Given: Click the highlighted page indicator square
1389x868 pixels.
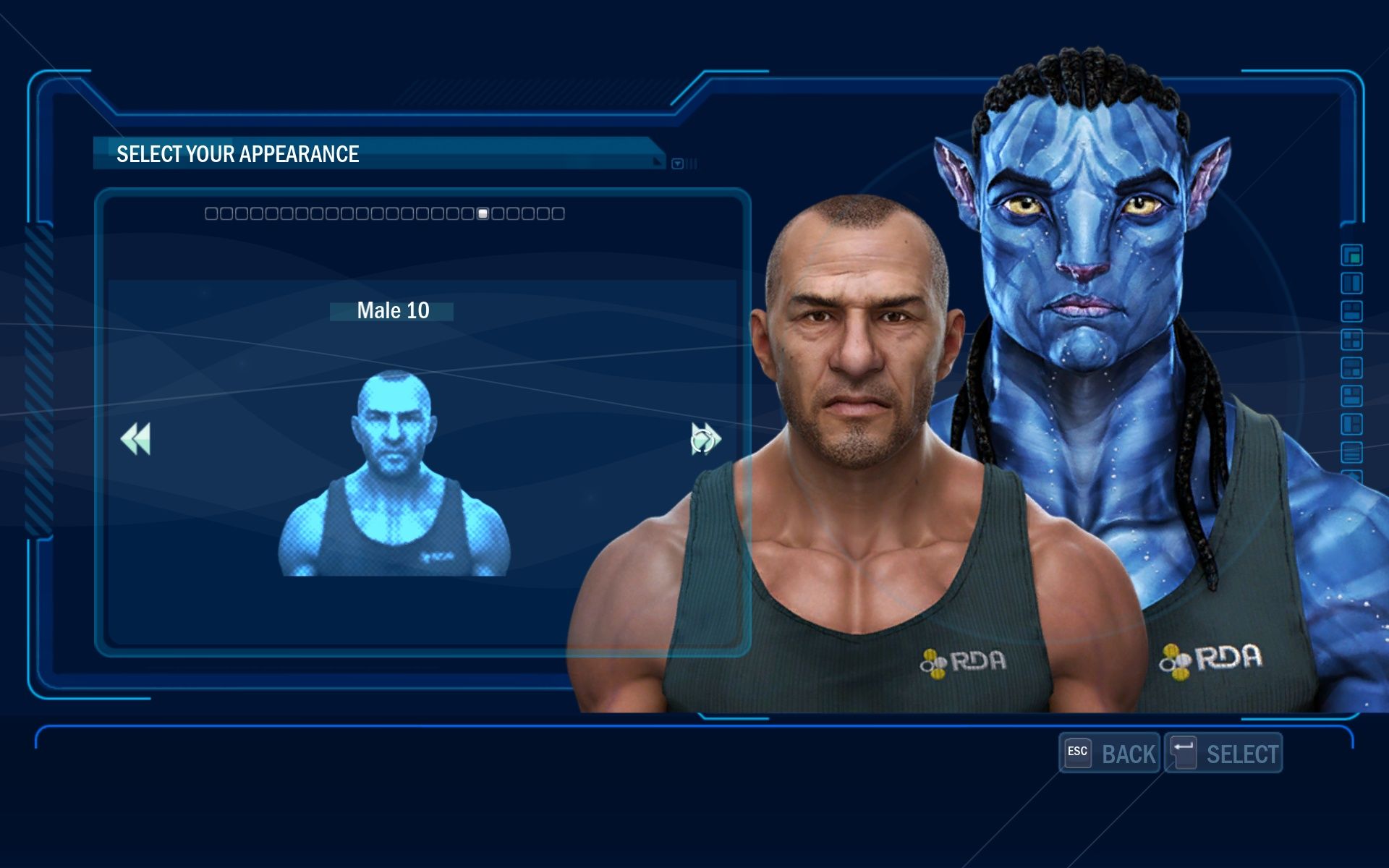Looking at the screenshot, I should click(483, 213).
